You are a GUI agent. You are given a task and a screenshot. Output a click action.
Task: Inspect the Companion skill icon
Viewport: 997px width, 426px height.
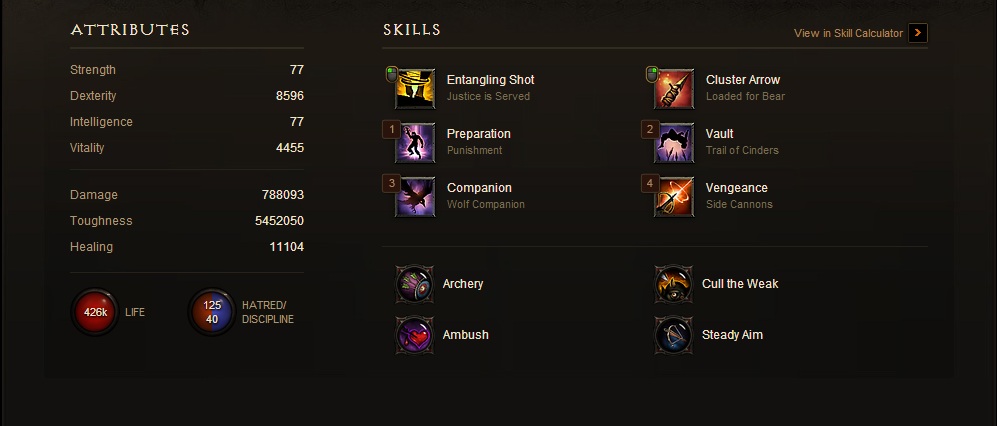(x=415, y=197)
